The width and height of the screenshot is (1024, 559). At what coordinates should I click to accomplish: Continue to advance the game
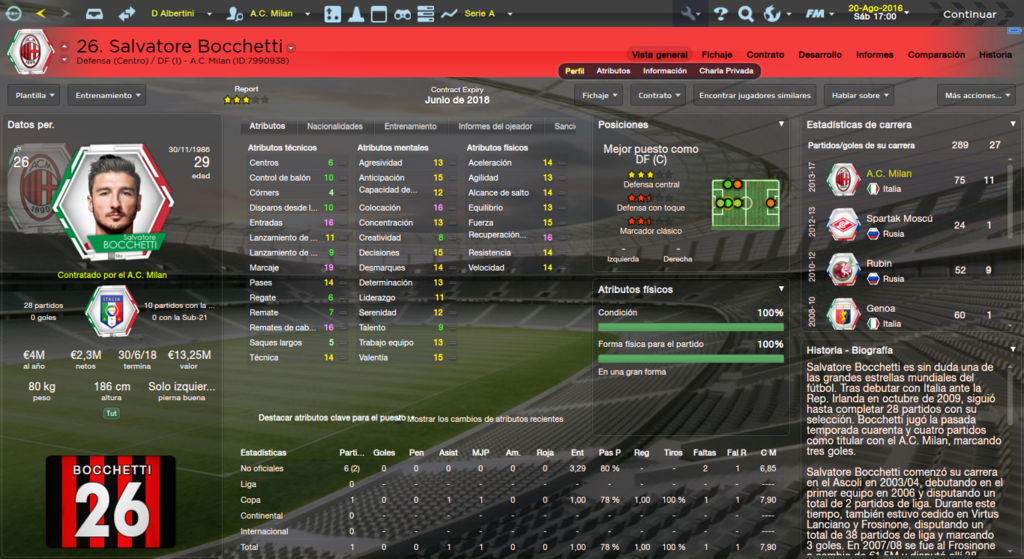tap(969, 14)
